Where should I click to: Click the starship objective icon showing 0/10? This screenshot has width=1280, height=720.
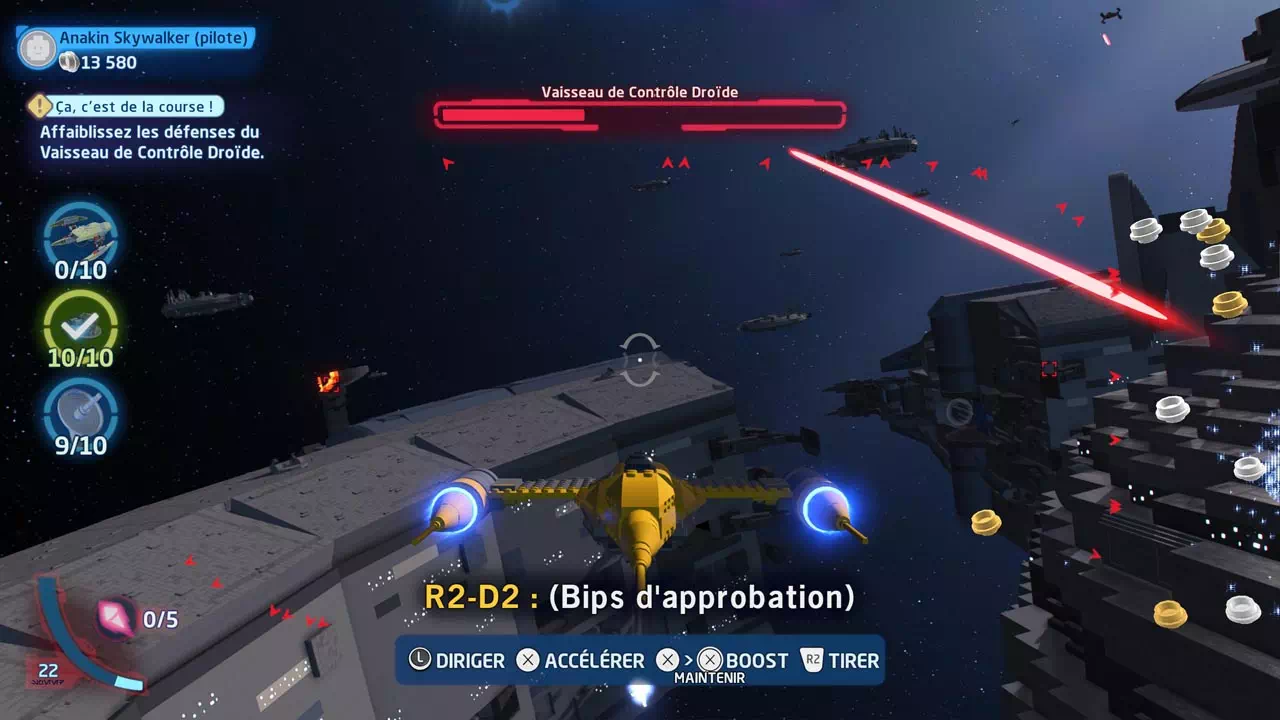pos(81,234)
